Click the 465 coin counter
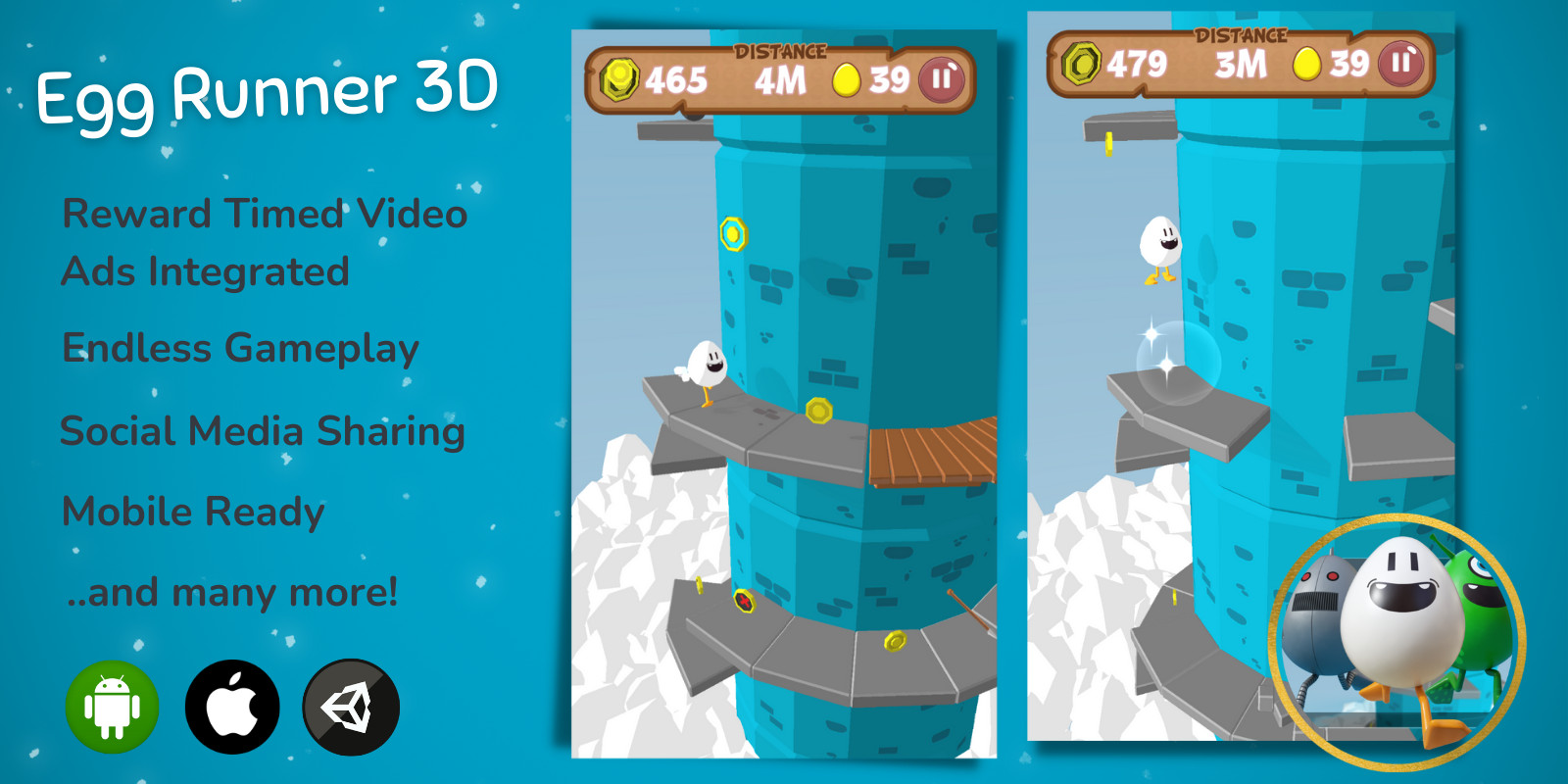Image resolution: width=1568 pixels, height=784 pixels. [x=678, y=80]
